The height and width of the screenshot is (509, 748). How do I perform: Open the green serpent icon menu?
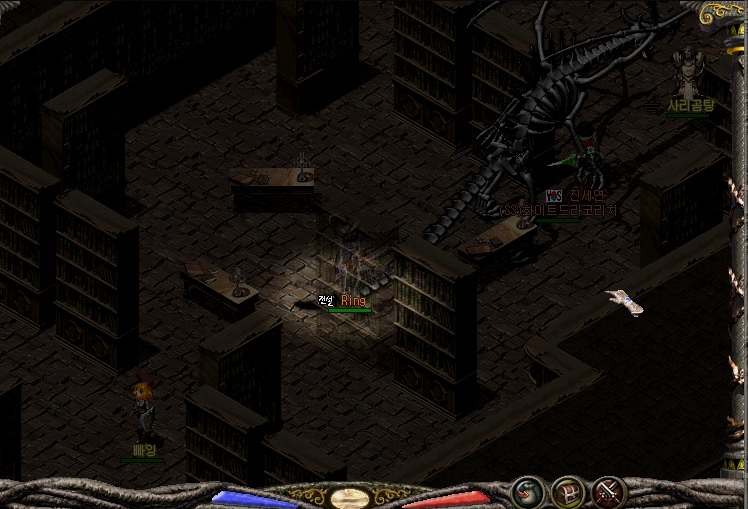tap(527, 493)
